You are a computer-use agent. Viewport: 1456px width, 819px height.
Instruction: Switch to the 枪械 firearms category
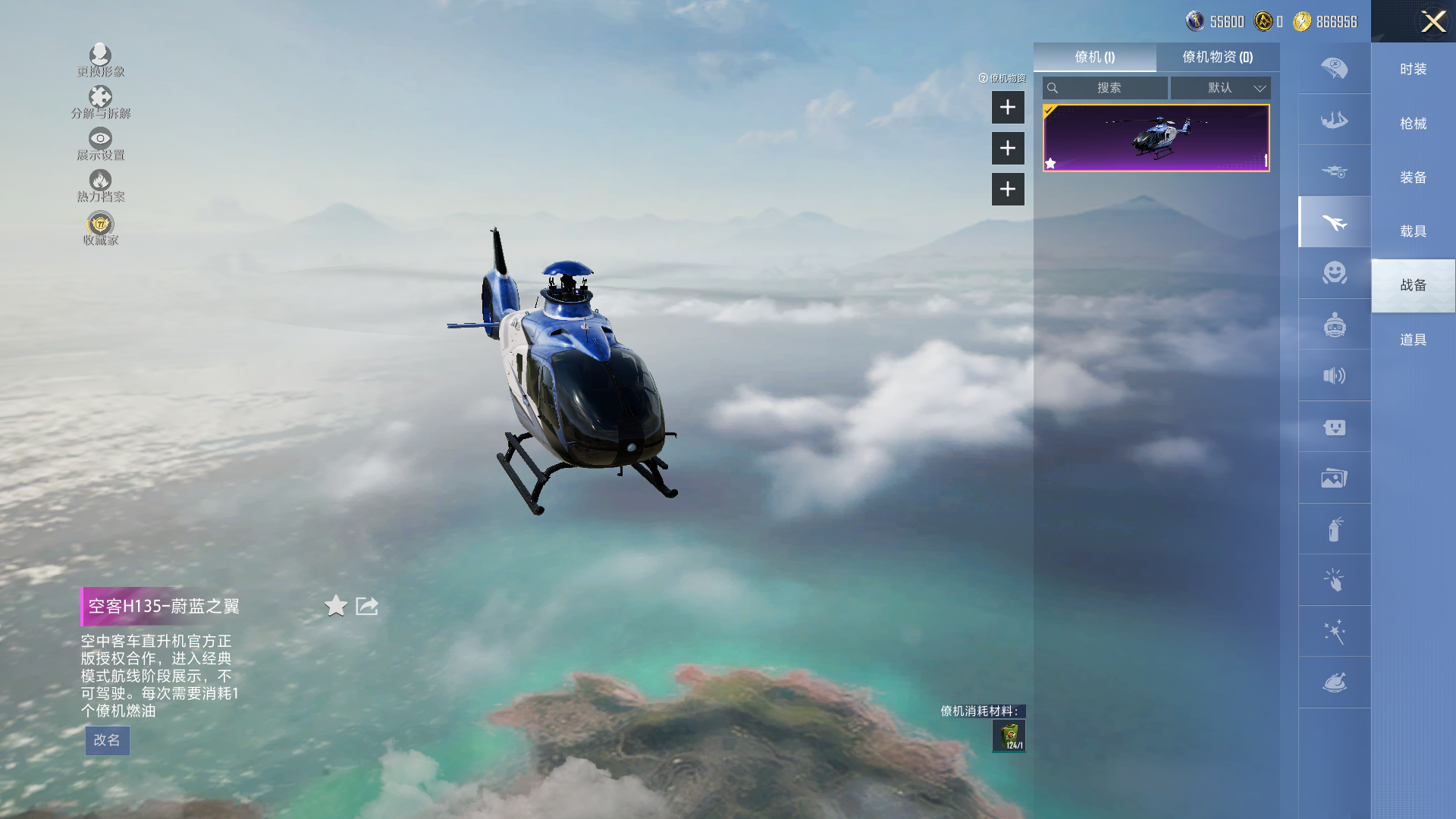(1413, 124)
